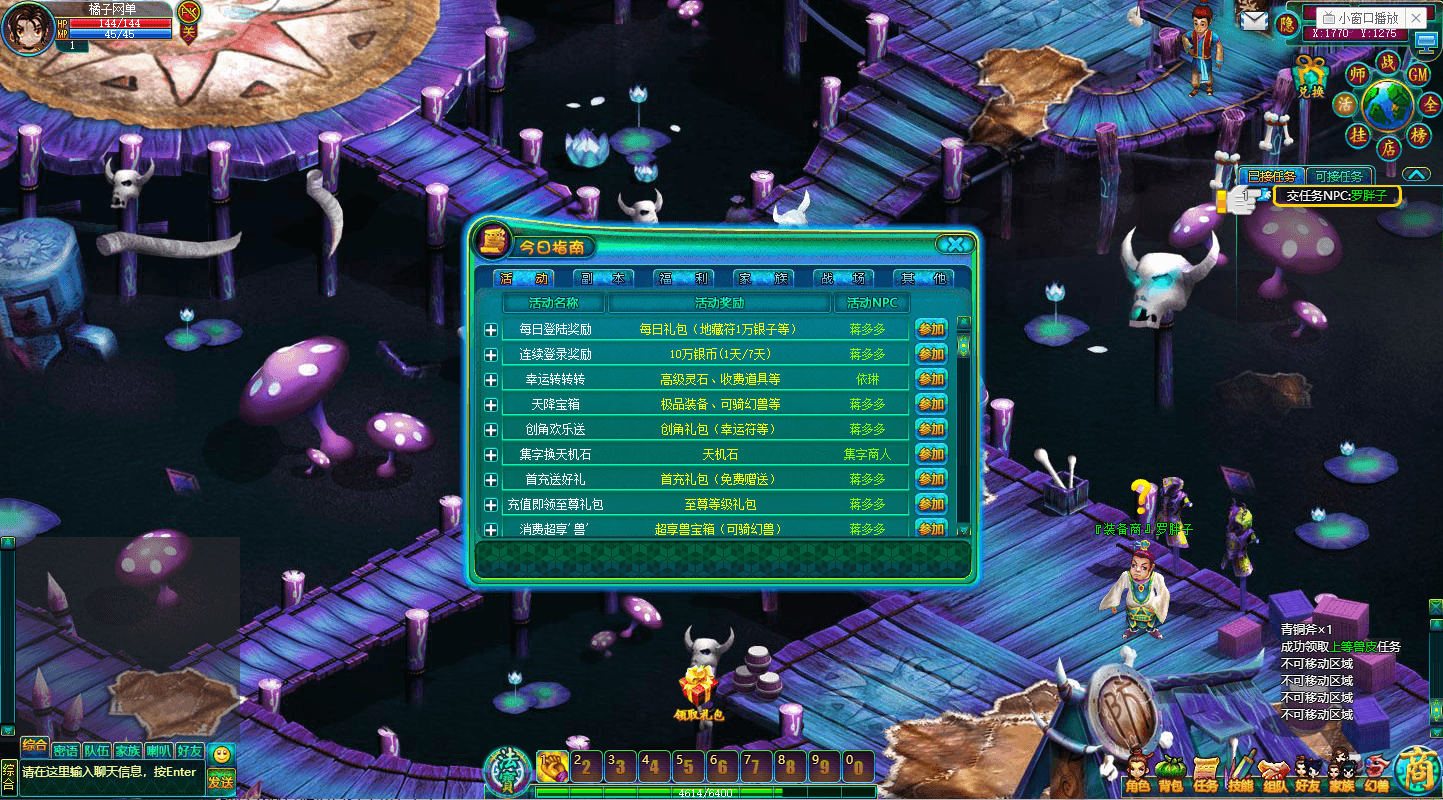This screenshot has width=1443, height=800.
Task: Switch to the 可接任务 quest tab
Action: coord(1338,176)
